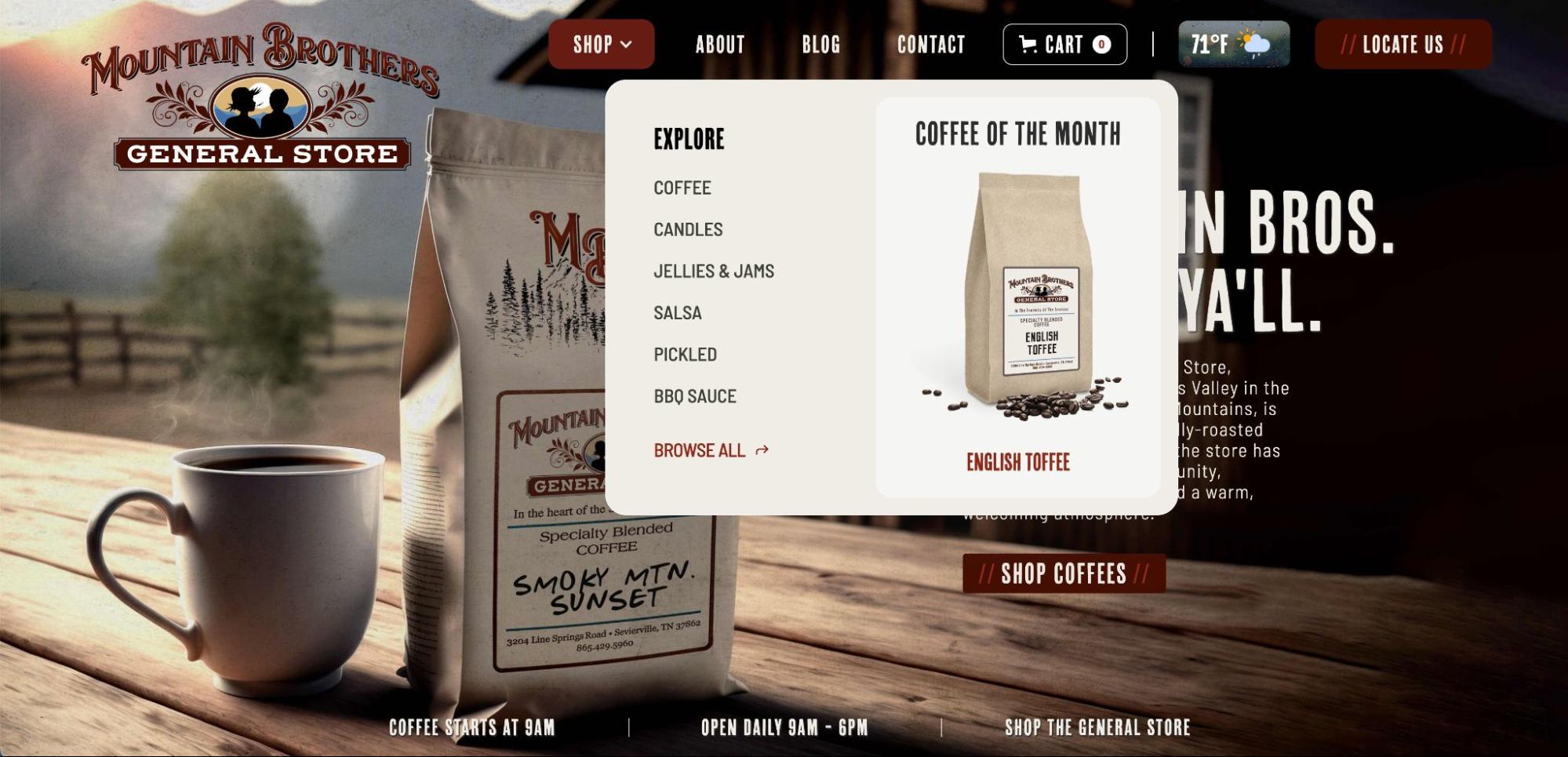Viewport: 1568px width, 757px height.
Task: Open the SALSA category link
Action: pos(678,312)
